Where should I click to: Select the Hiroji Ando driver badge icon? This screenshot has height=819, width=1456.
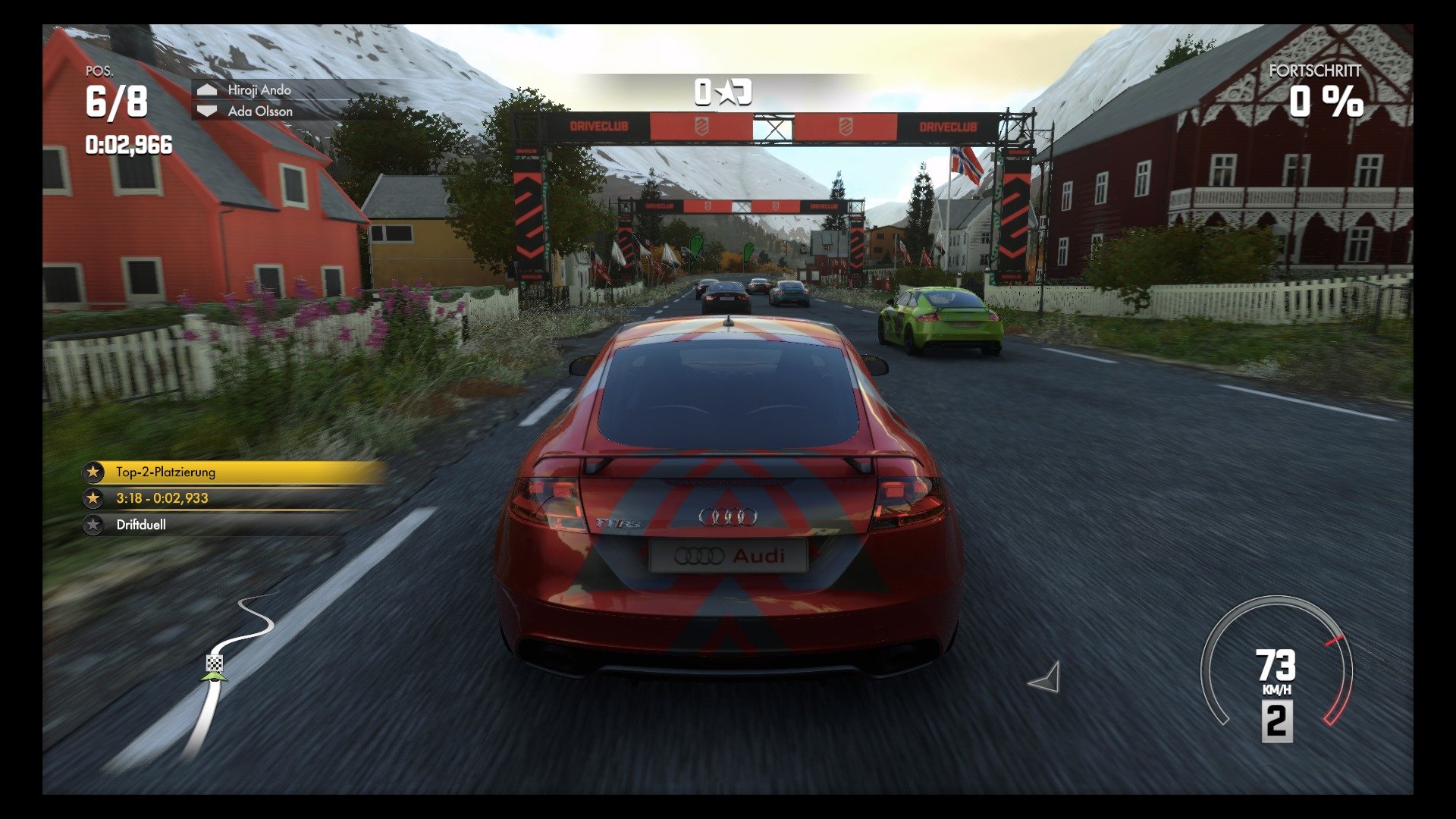206,89
